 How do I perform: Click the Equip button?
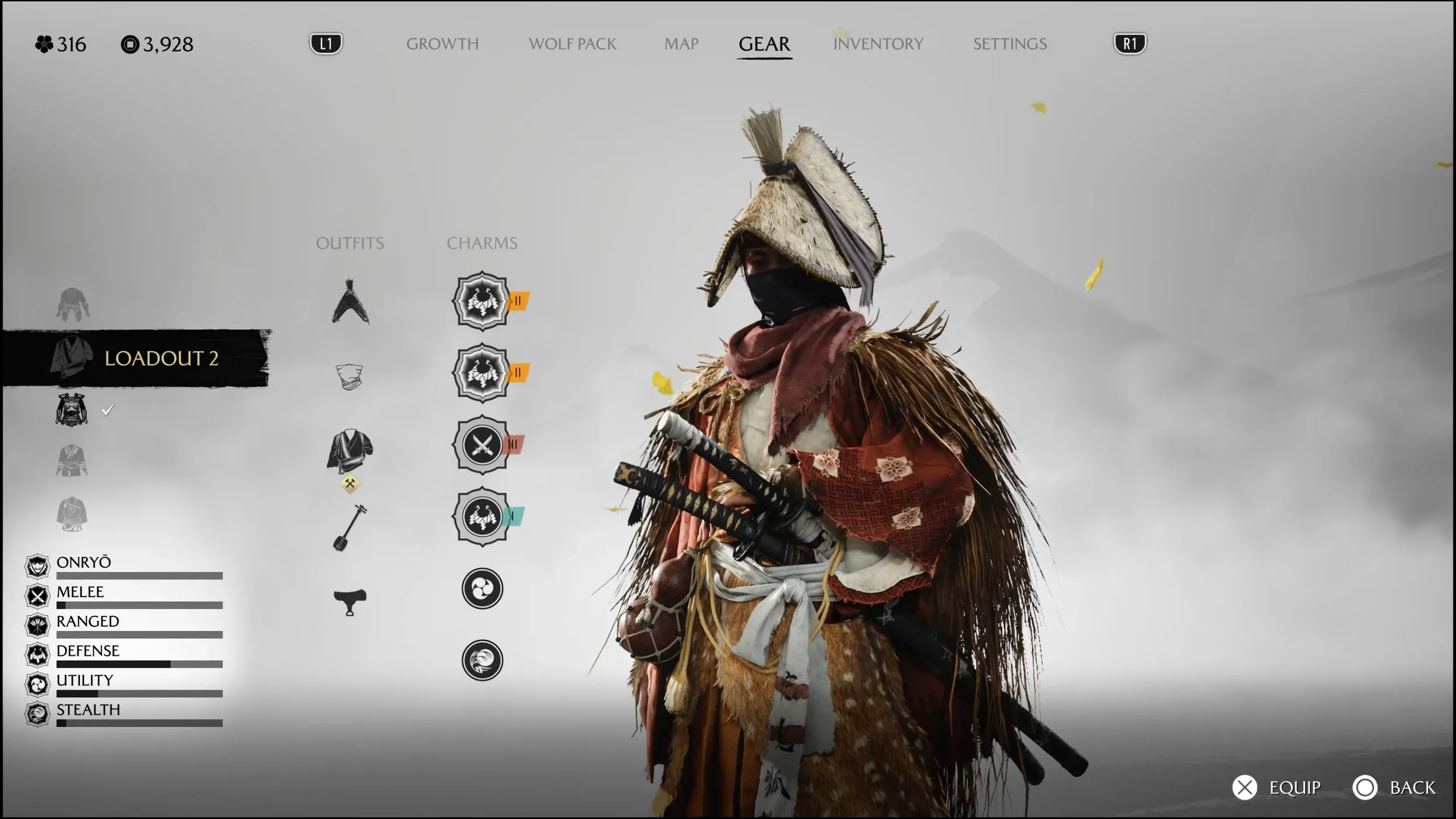coord(1277,788)
